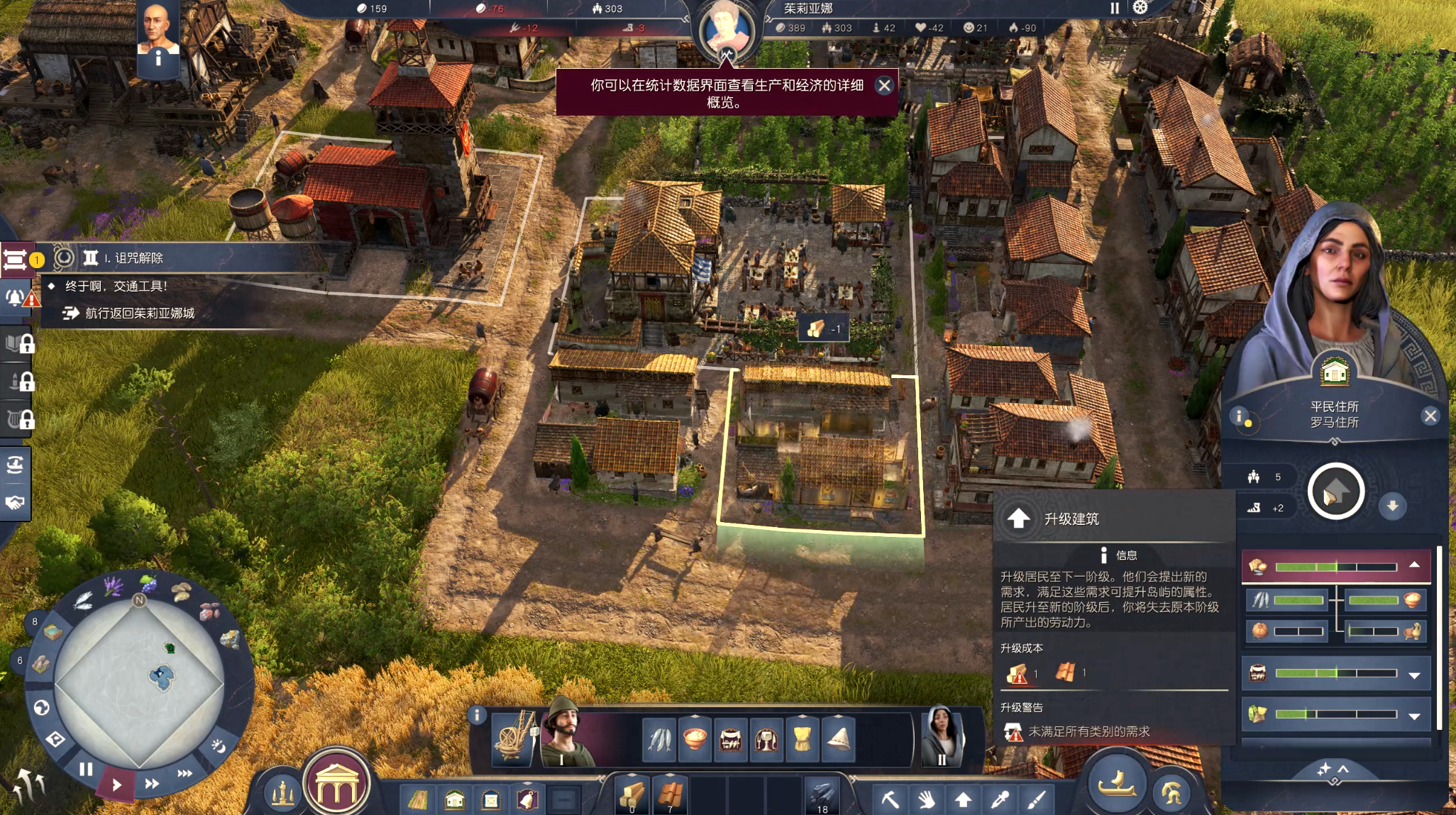Activate the eyedropper copy tool
The width and height of the screenshot is (1456, 815).
[x=1000, y=800]
